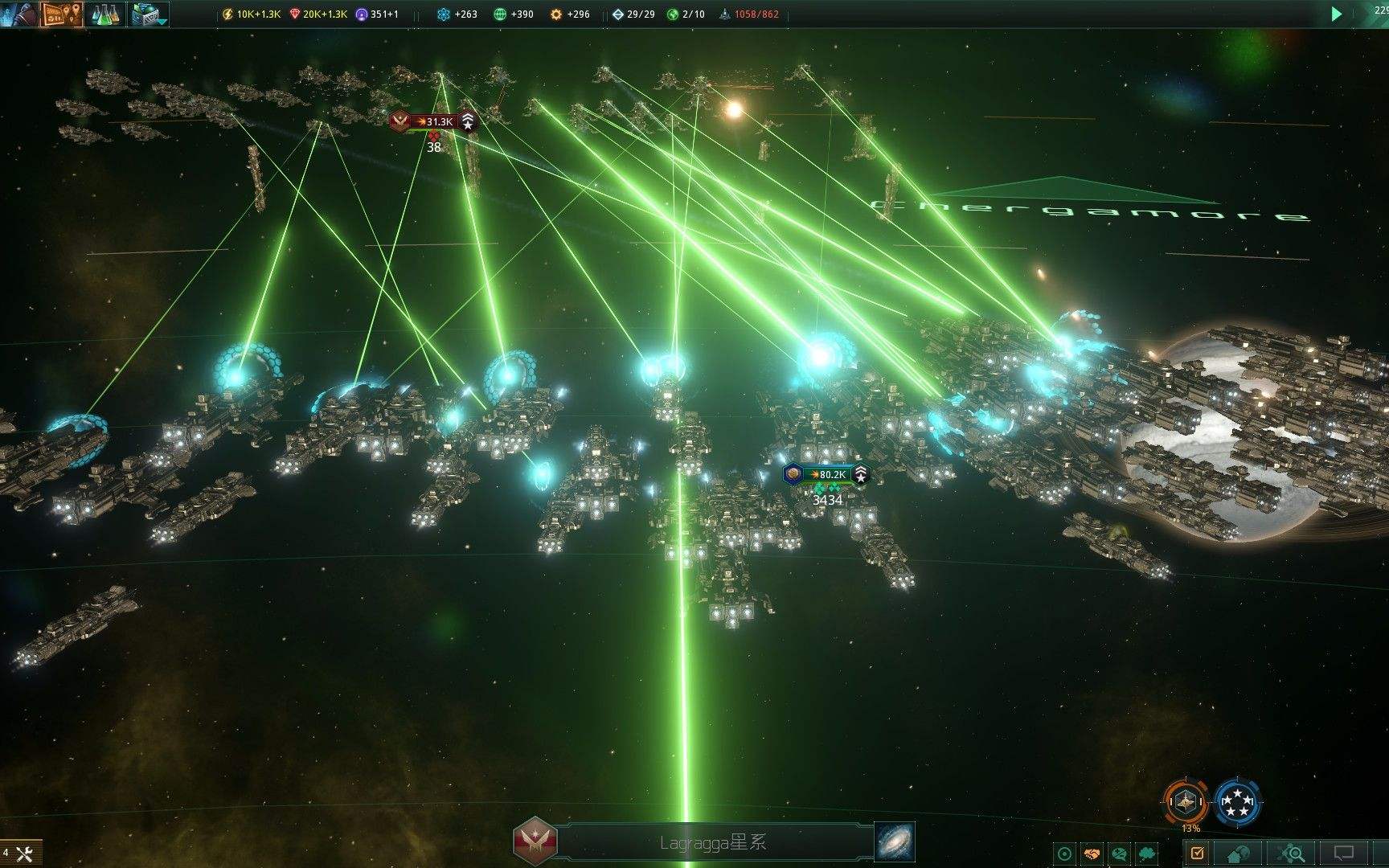Open the orange ship progress notification
The height and width of the screenshot is (868, 1389).
tap(1186, 801)
